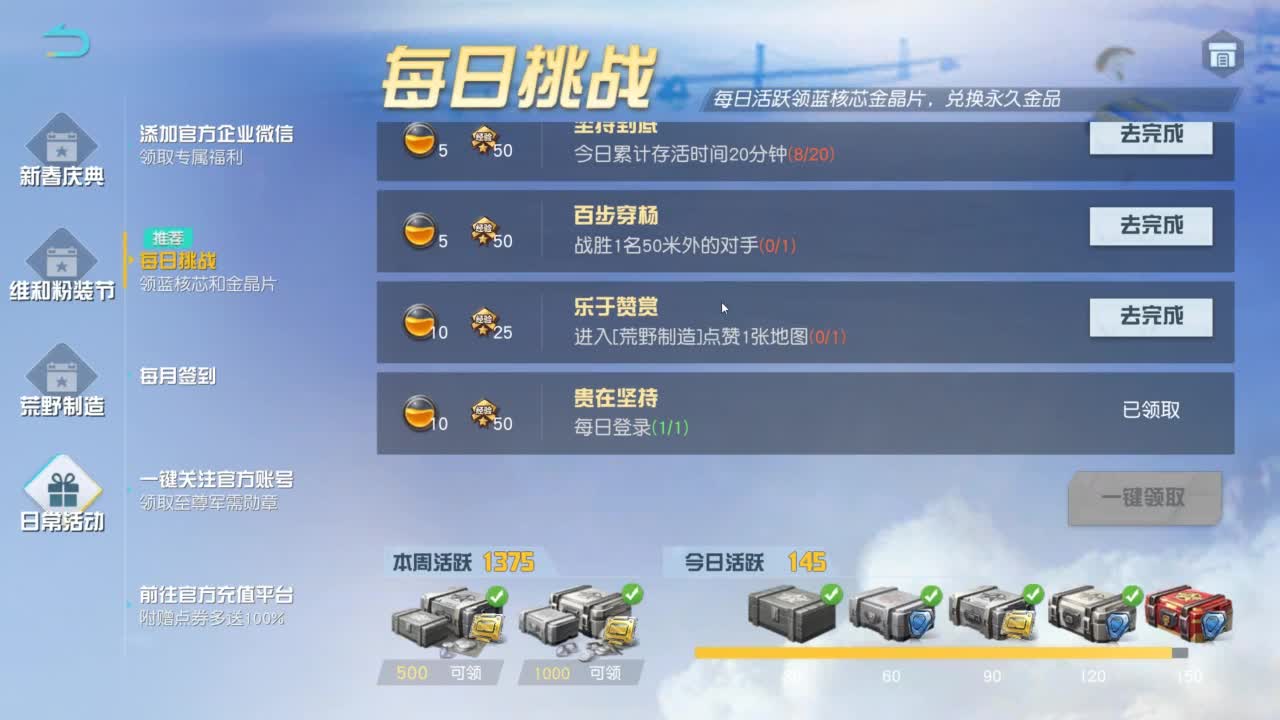The image size is (1280, 720).
Task: Click 去完成 for 坚持到底 task
Action: [x=1150, y=136]
